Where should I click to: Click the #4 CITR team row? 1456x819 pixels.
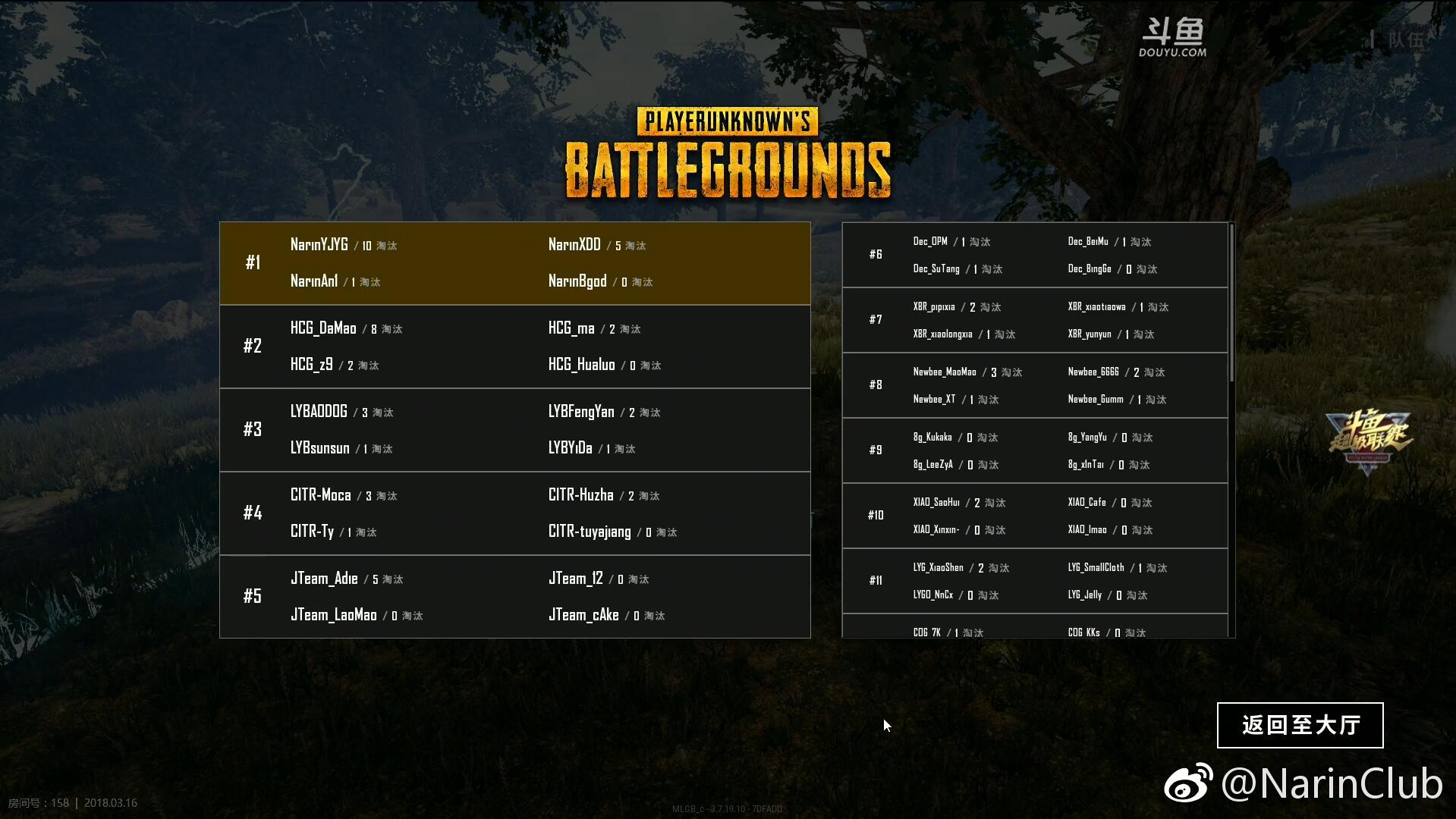(x=514, y=513)
